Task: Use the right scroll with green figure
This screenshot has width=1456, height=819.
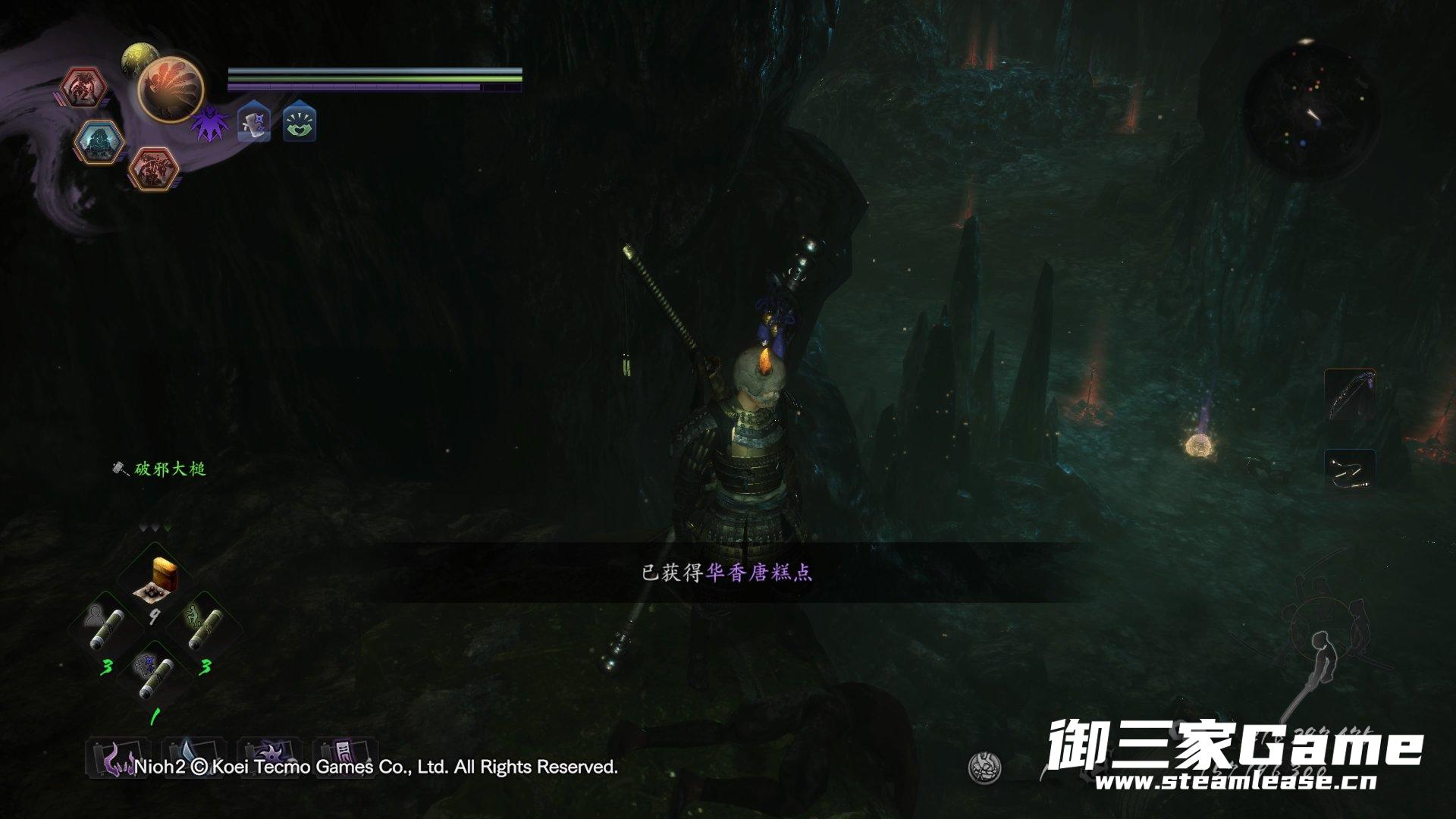Action: [x=202, y=626]
